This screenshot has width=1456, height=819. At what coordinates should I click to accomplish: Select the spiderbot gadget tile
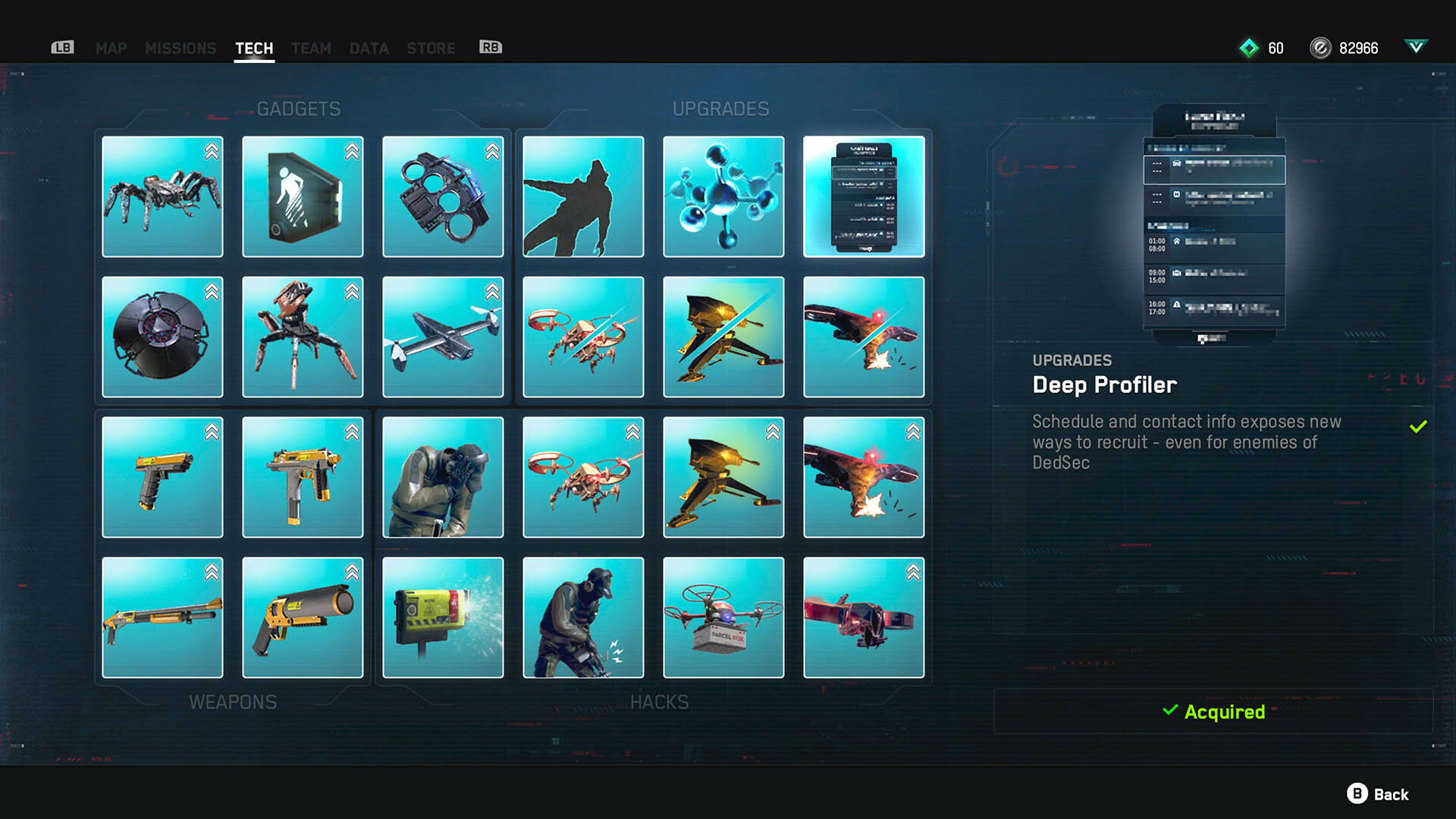pyautogui.click(x=162, y=196)
